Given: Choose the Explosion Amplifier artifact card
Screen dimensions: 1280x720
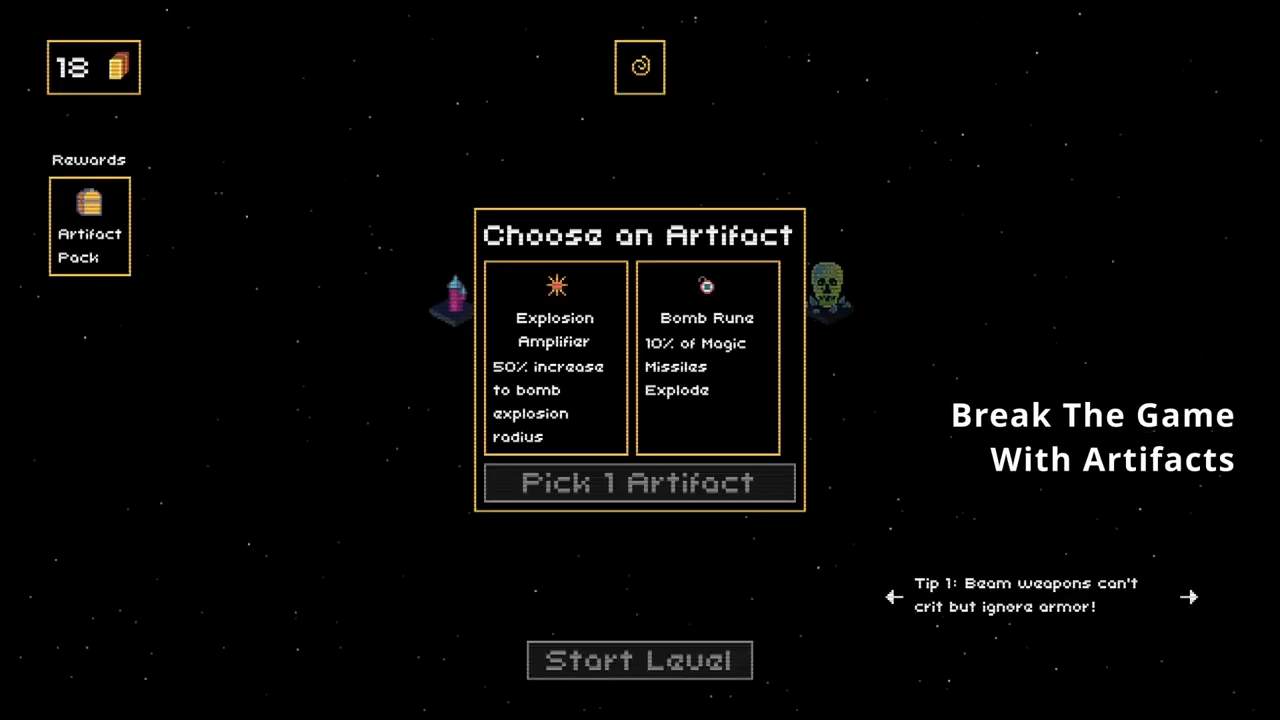Looking at the screenshot, I should [x=556, y=358].
